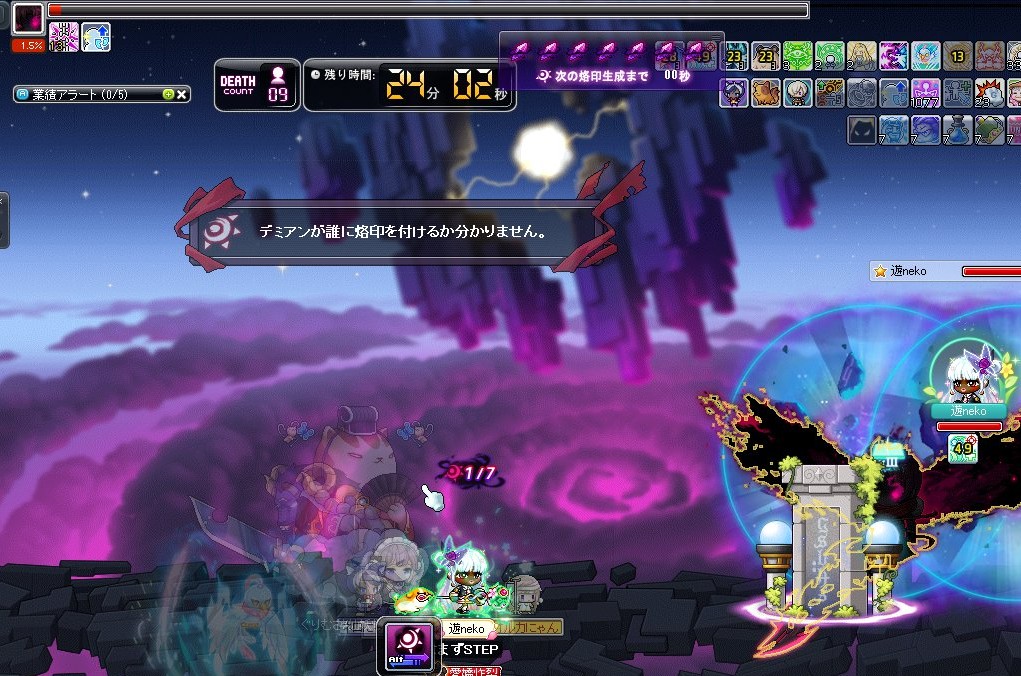
Task: Select the purple lightning buff icon
Action: (894, 54)
